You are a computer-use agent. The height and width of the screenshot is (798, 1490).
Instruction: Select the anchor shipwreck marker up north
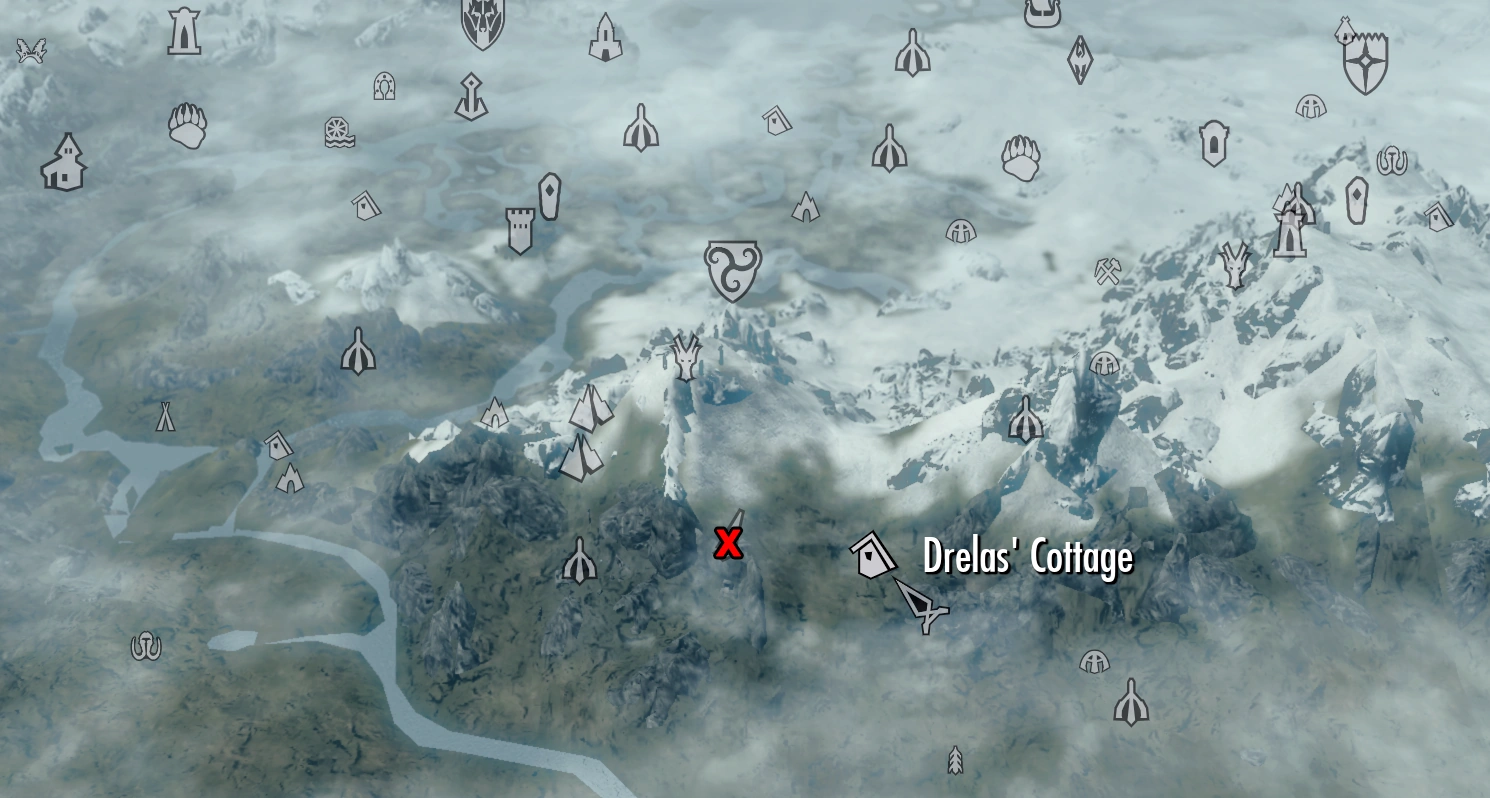[470, 97]
